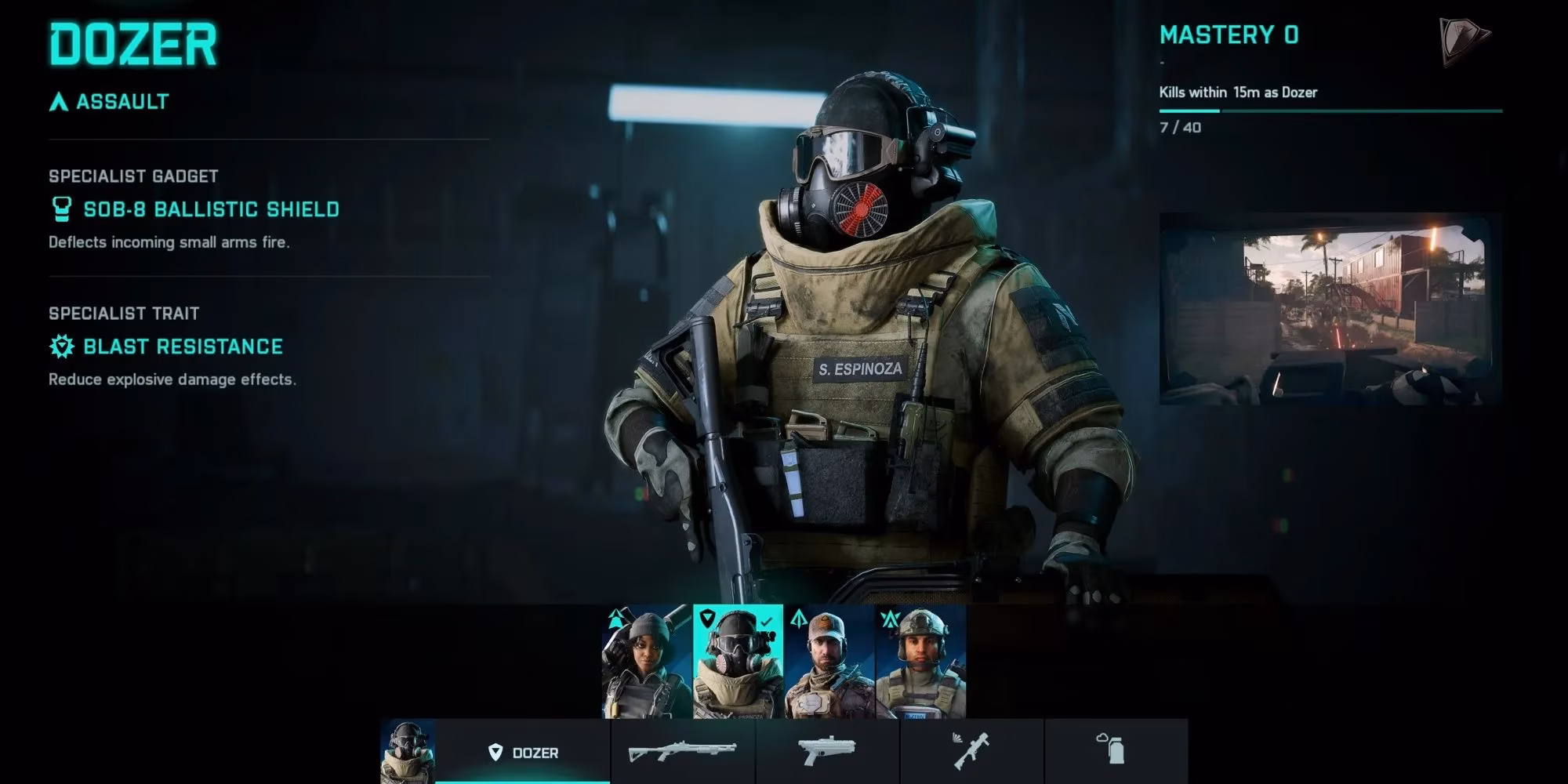Click the 'Kills within 15m as Dozer' text
Image resolution: width=1568 pixels, height=784 pixels.
tap(1239, 93)
